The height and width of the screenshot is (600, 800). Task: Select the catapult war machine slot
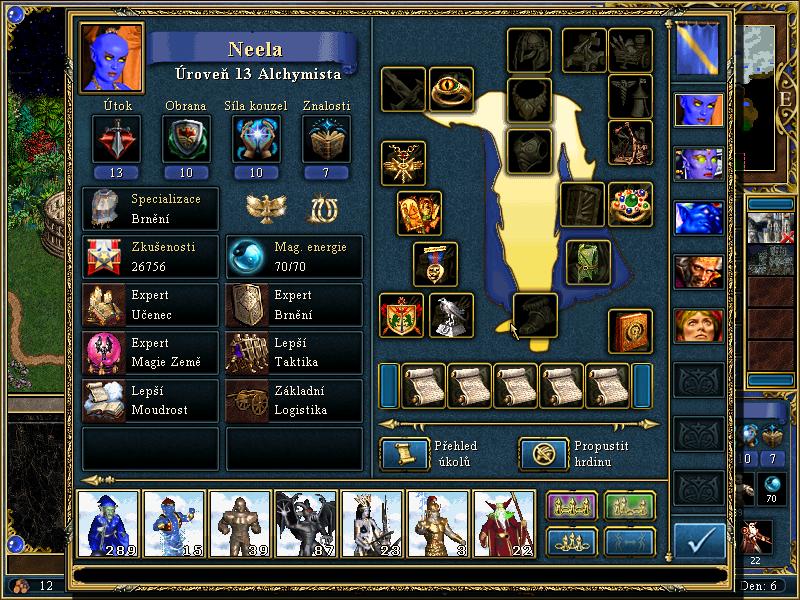631,142
